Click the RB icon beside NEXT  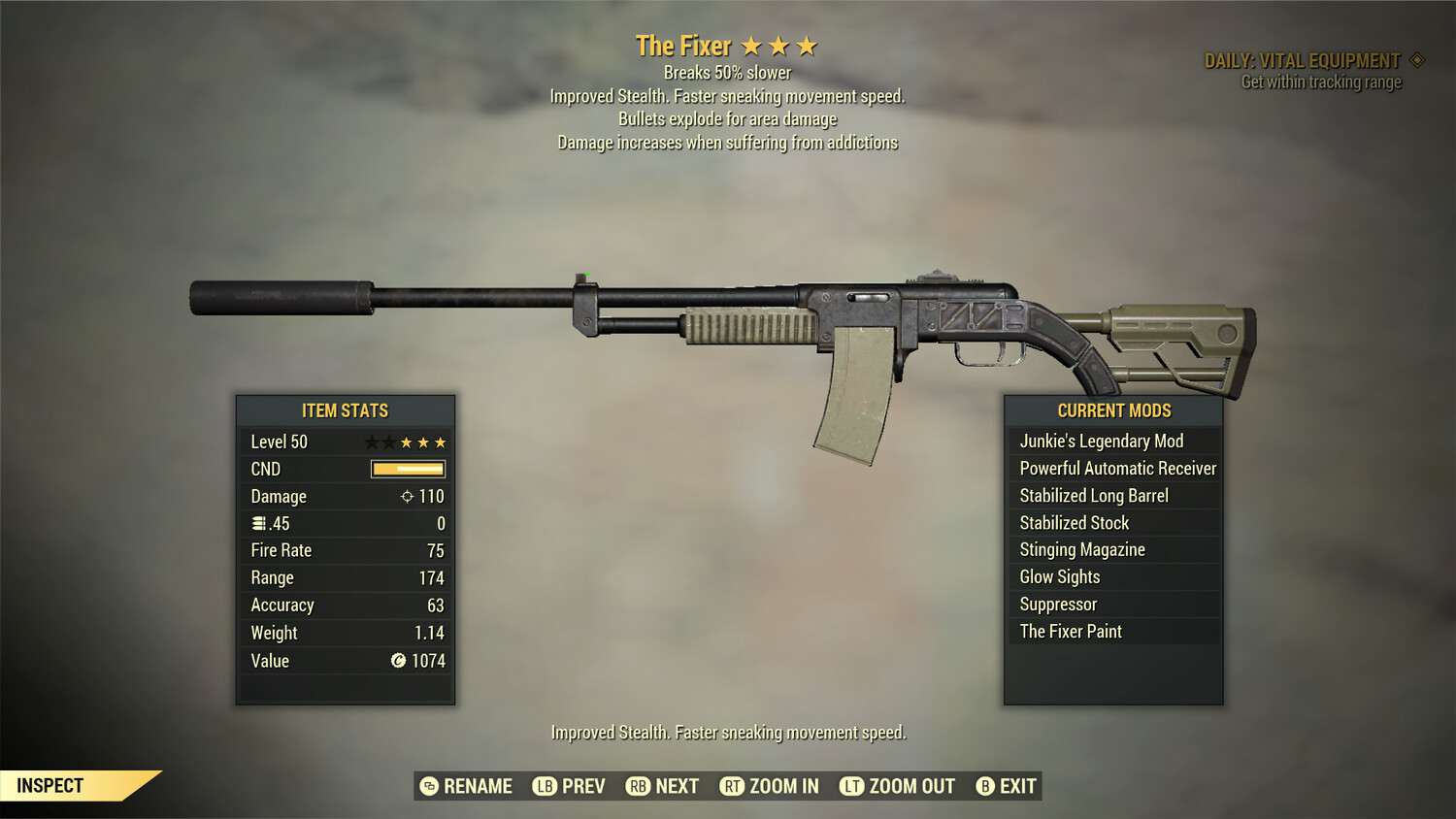point(639,786)
